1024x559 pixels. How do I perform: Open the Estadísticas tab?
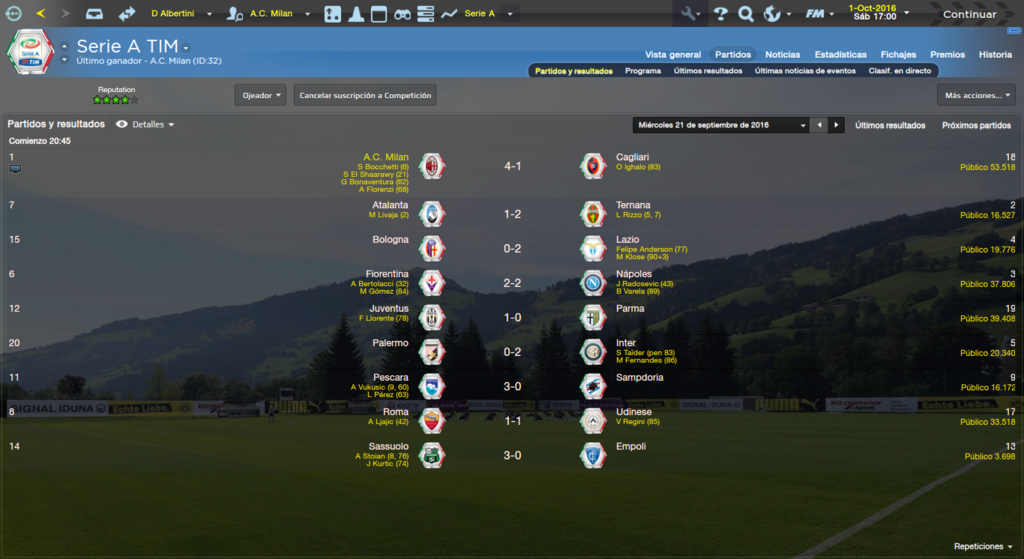840,54
